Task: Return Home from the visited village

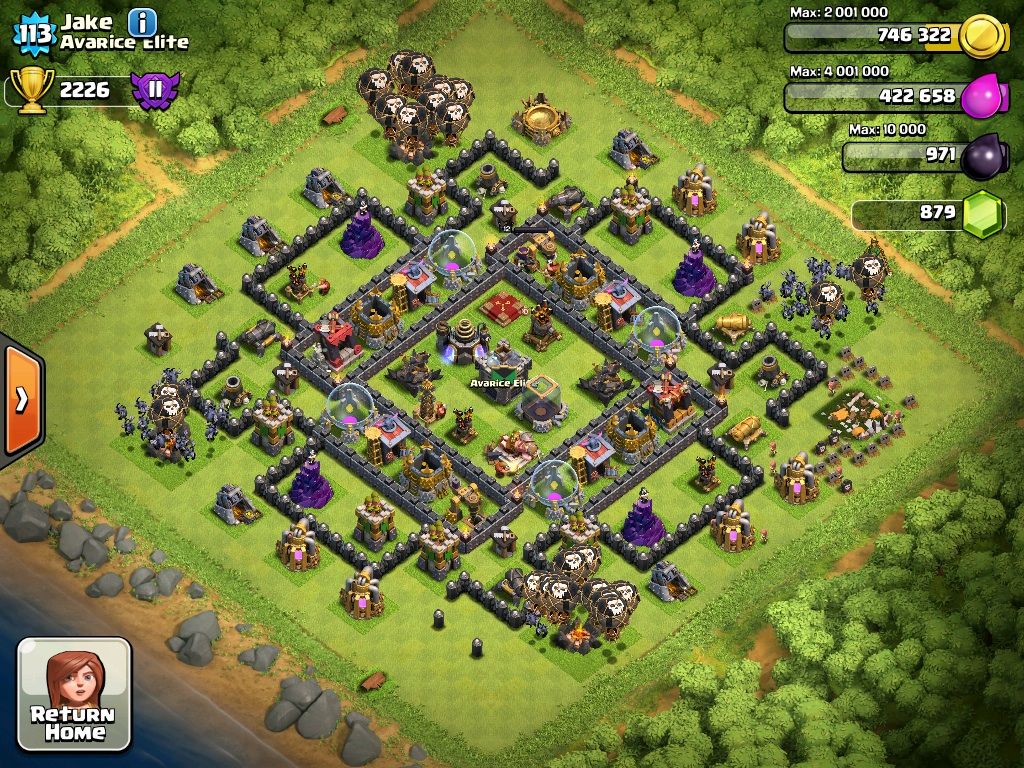Action: 74,693
